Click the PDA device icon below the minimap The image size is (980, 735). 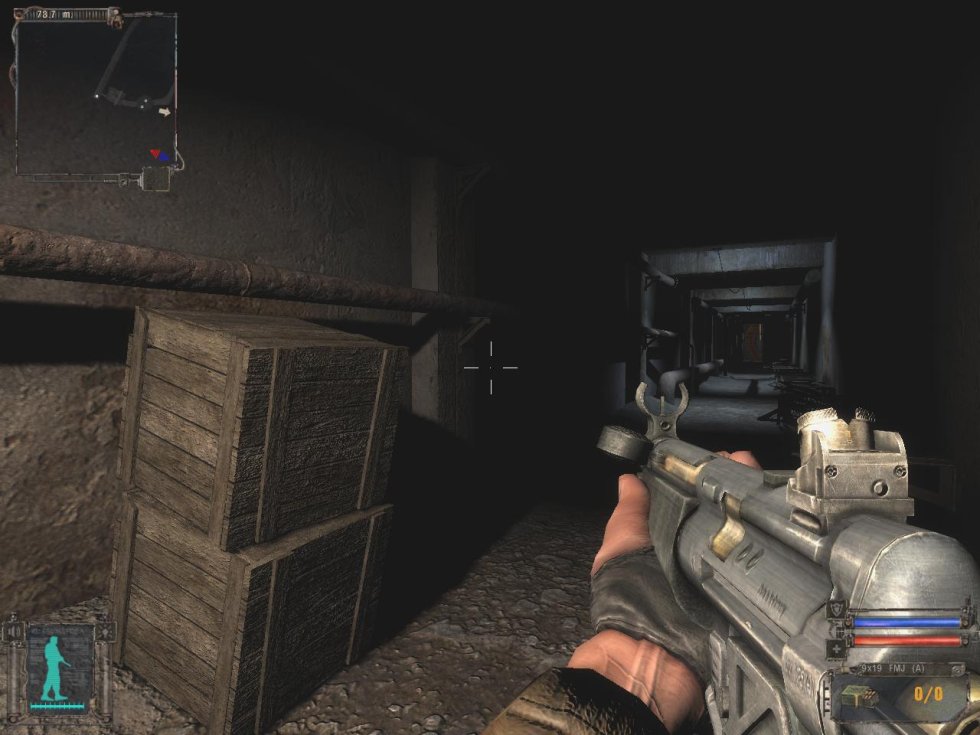(x=157, y=180)
